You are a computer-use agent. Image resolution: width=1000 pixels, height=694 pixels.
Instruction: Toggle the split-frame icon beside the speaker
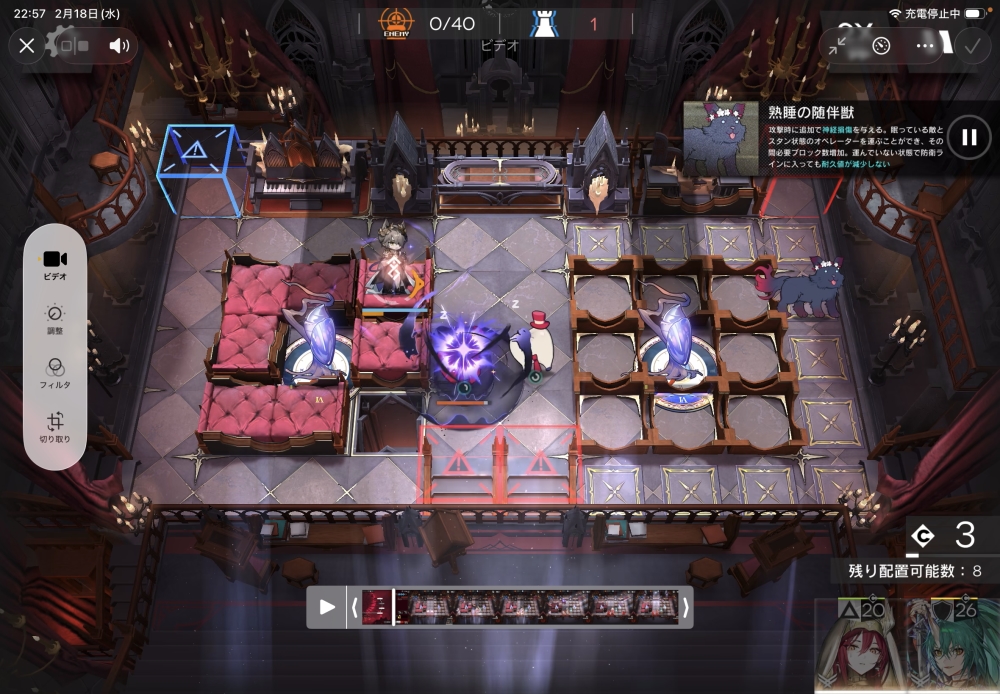tap(73, 45)
